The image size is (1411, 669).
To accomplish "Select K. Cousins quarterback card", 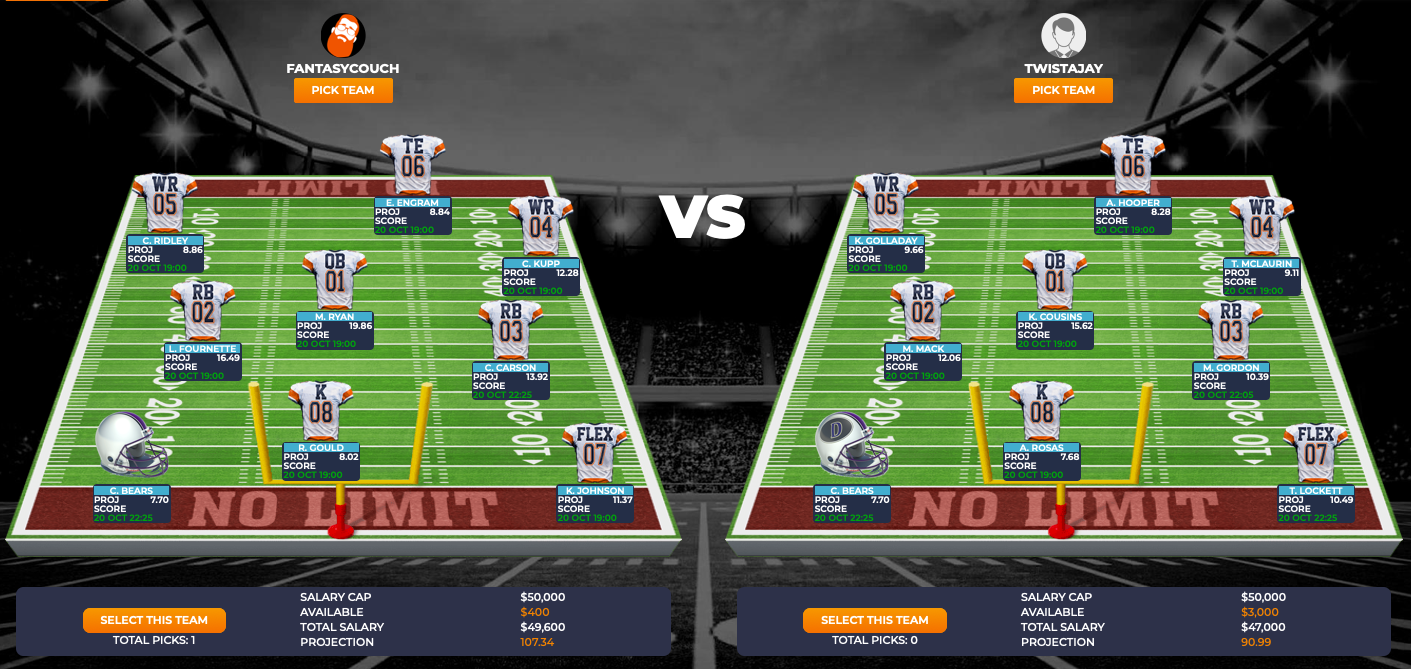I will tap(1055, 330).
